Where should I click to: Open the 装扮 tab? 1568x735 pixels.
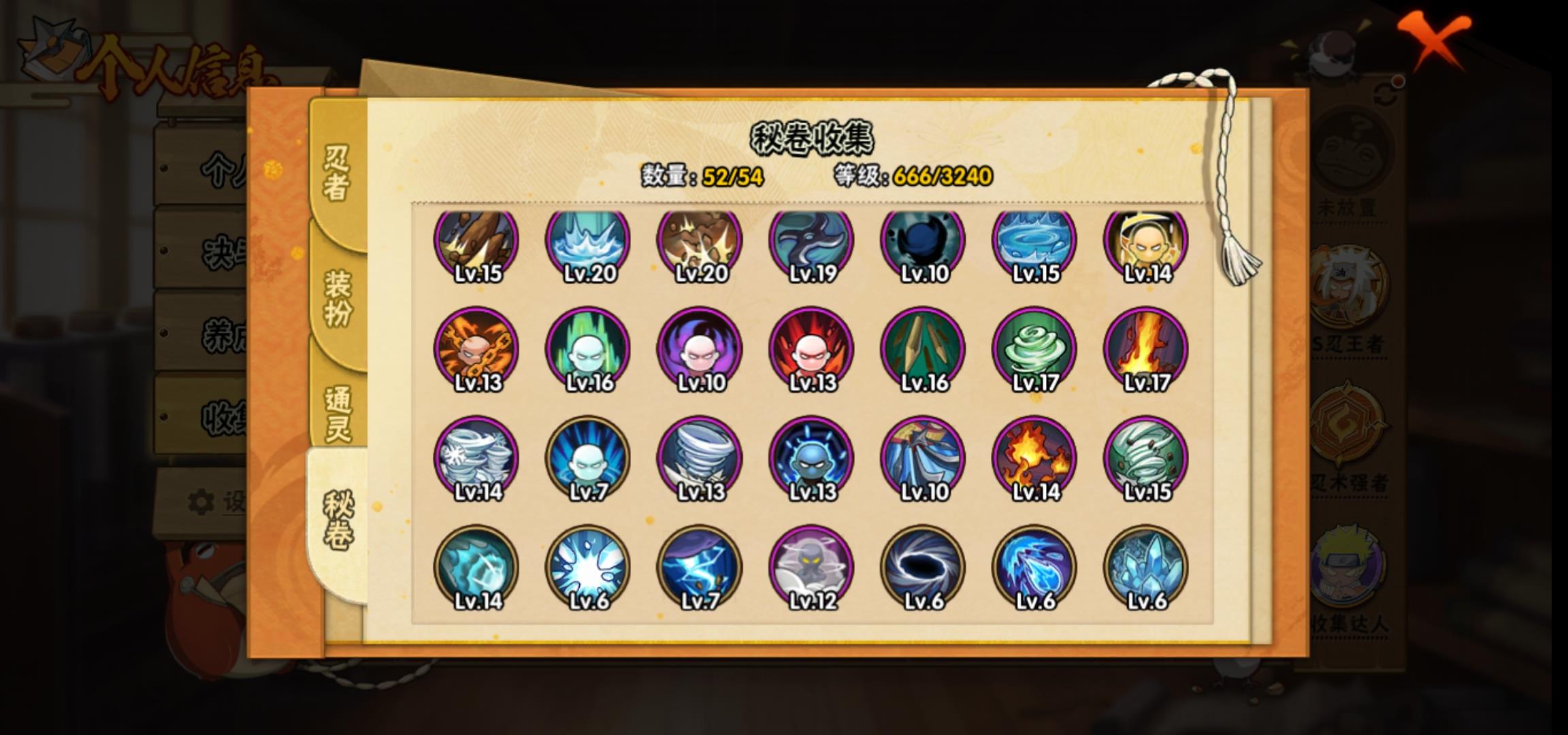point(338,298)
